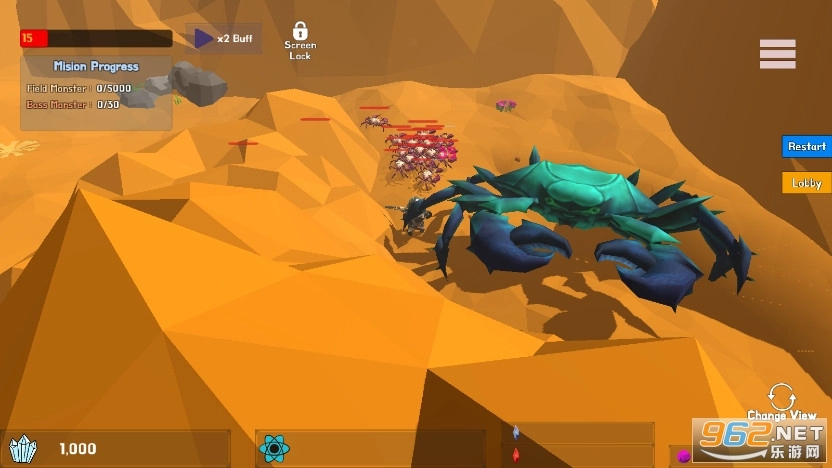
Task: Click the blue Restart button
Action: point(806,146)
